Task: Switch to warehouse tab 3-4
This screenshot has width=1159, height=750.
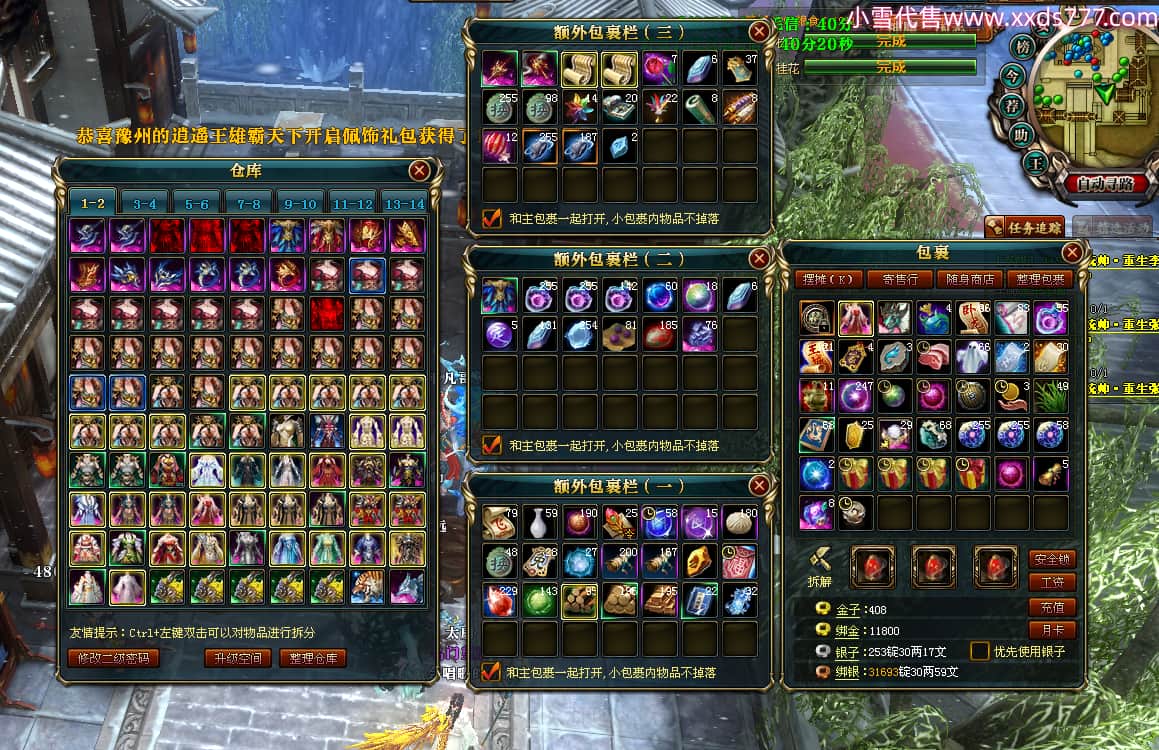Action: pyautogui.click(x=145, y=203)
